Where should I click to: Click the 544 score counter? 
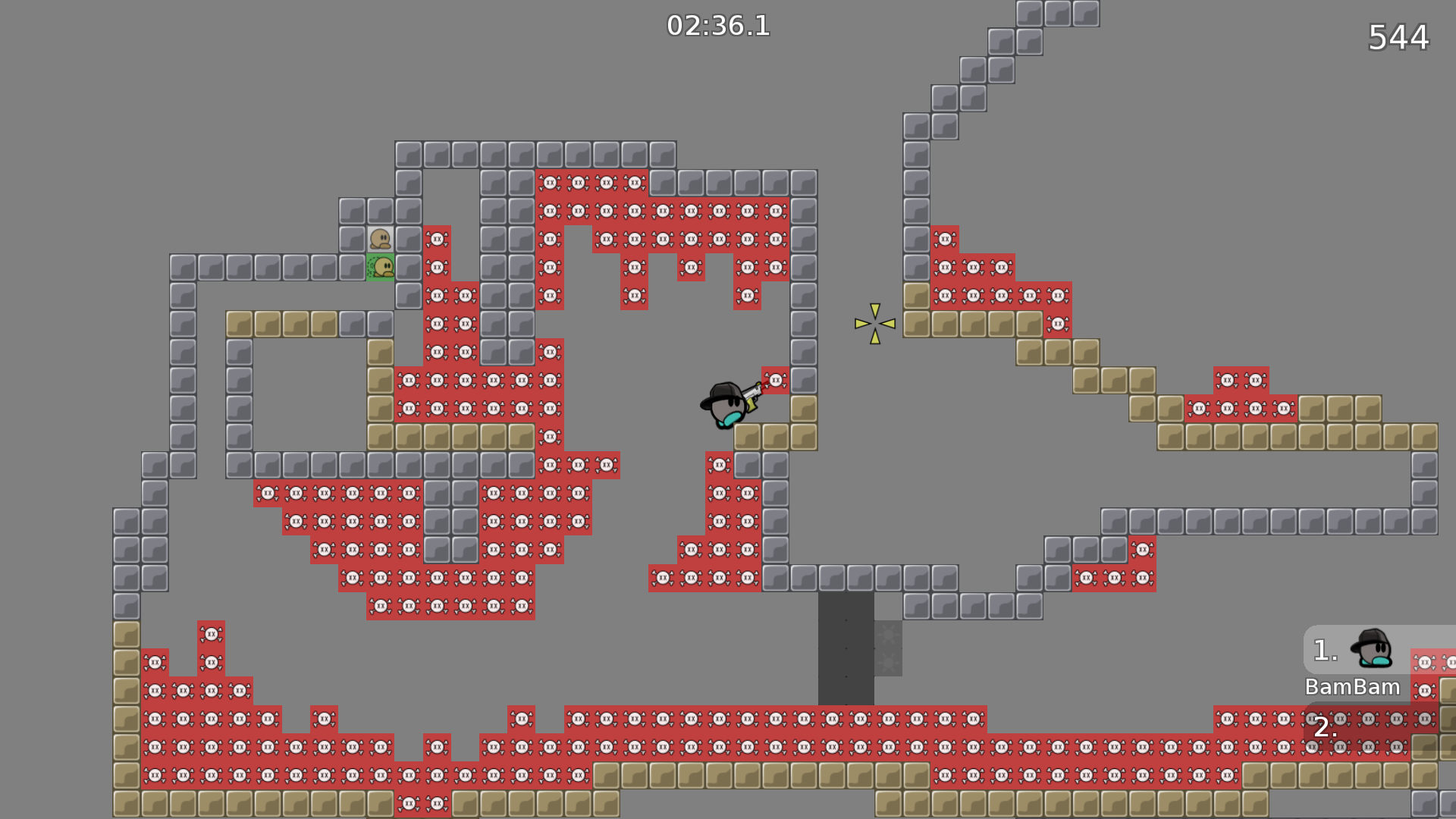tap(1398, 36)
